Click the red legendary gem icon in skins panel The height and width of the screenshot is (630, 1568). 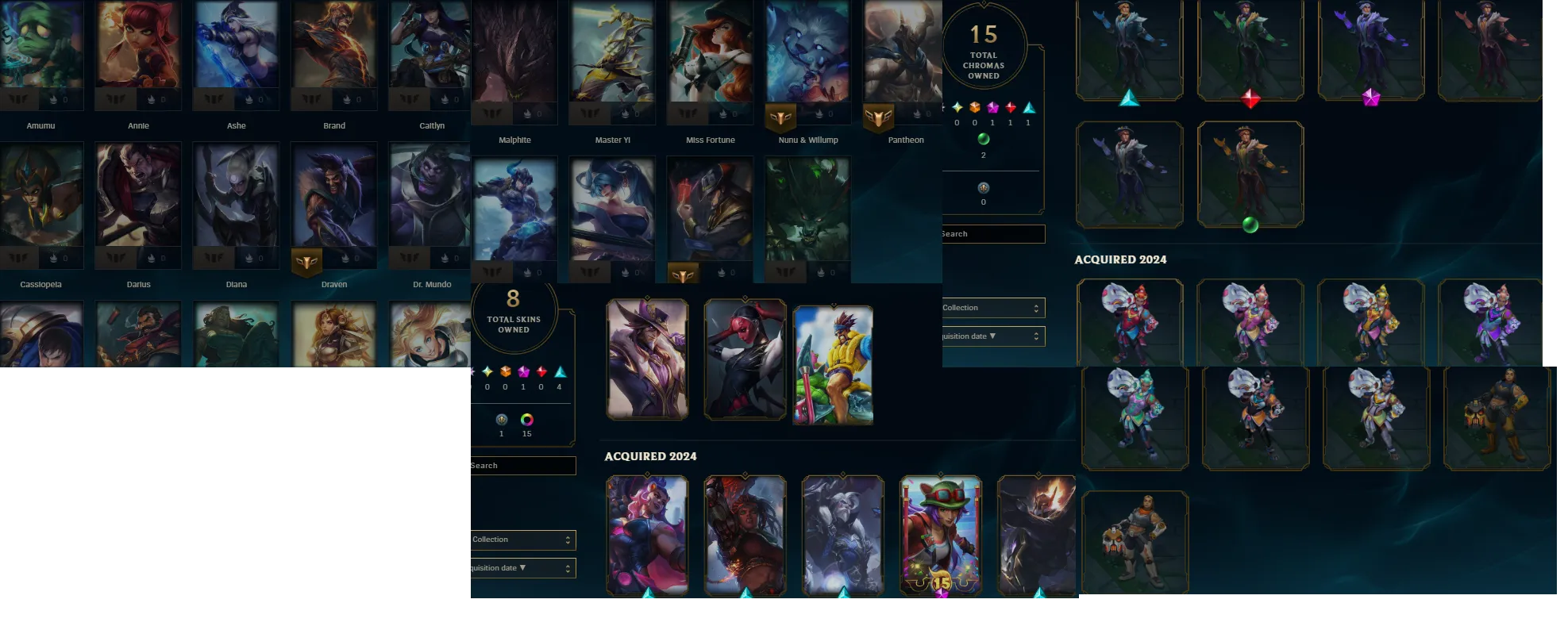coord(541,371)
